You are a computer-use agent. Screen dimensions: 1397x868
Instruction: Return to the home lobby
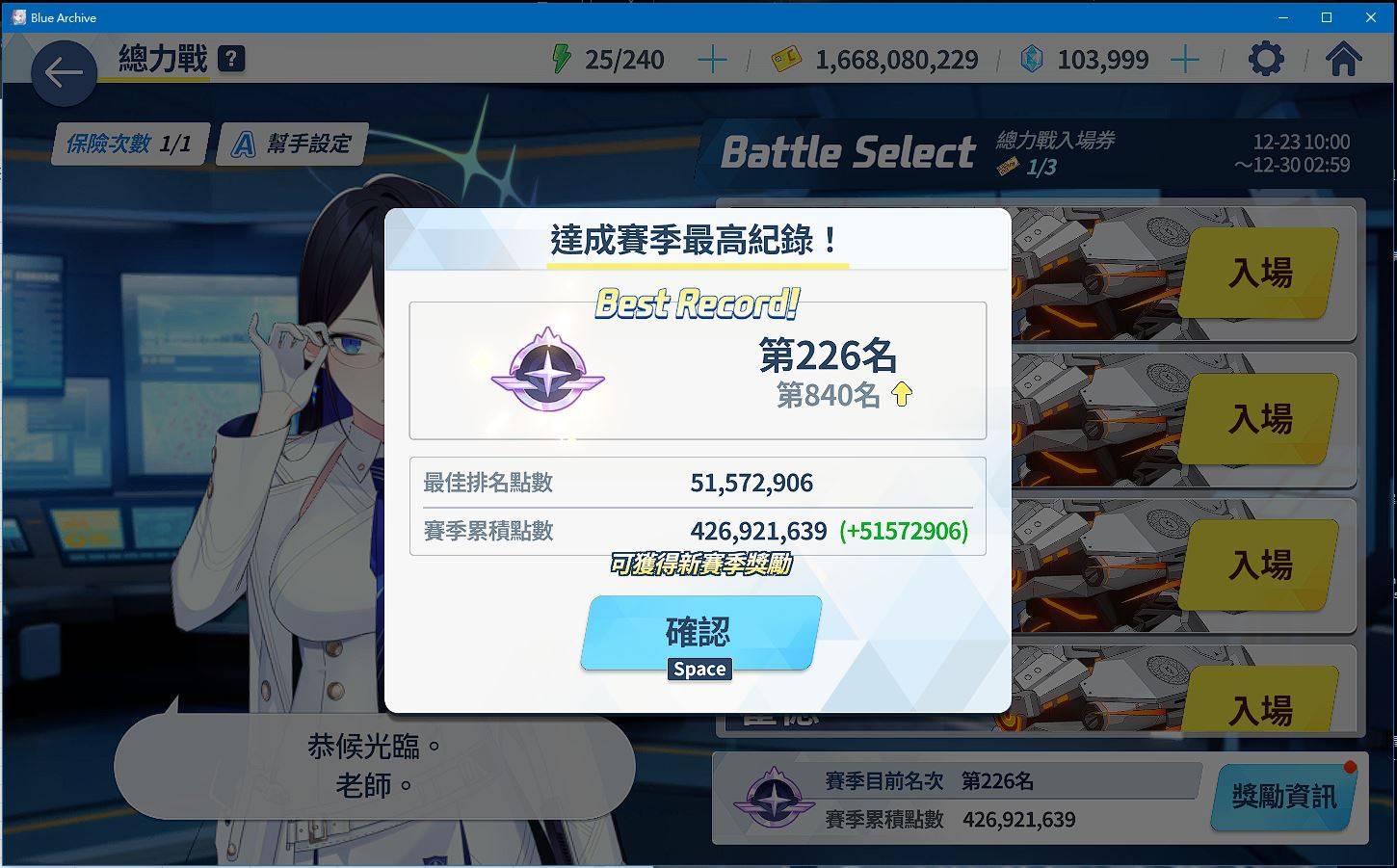pyautogui.click(x=1343, y=60)
